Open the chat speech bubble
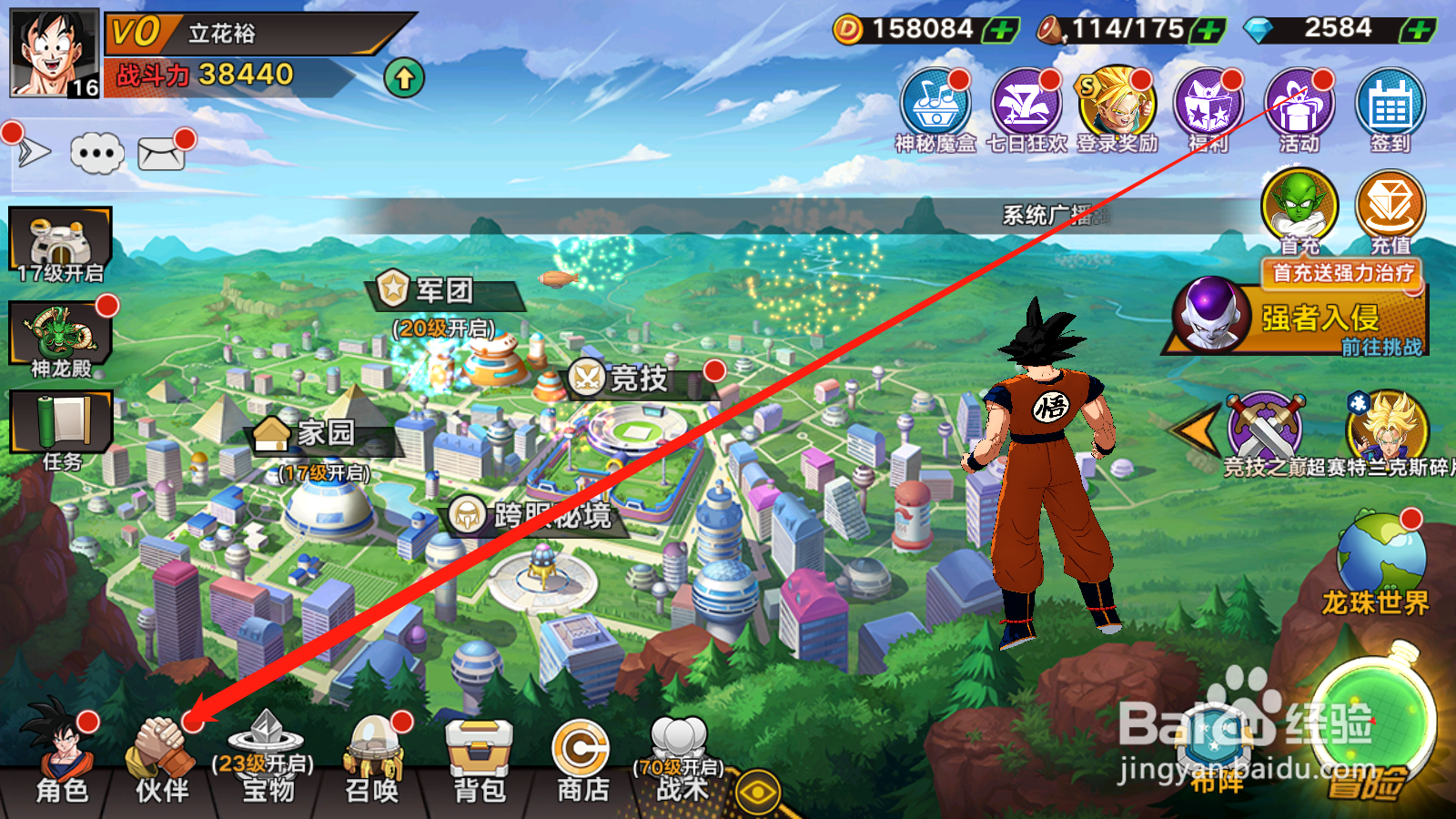Viewport: 1456px width, 819px height. coord(97,153)
